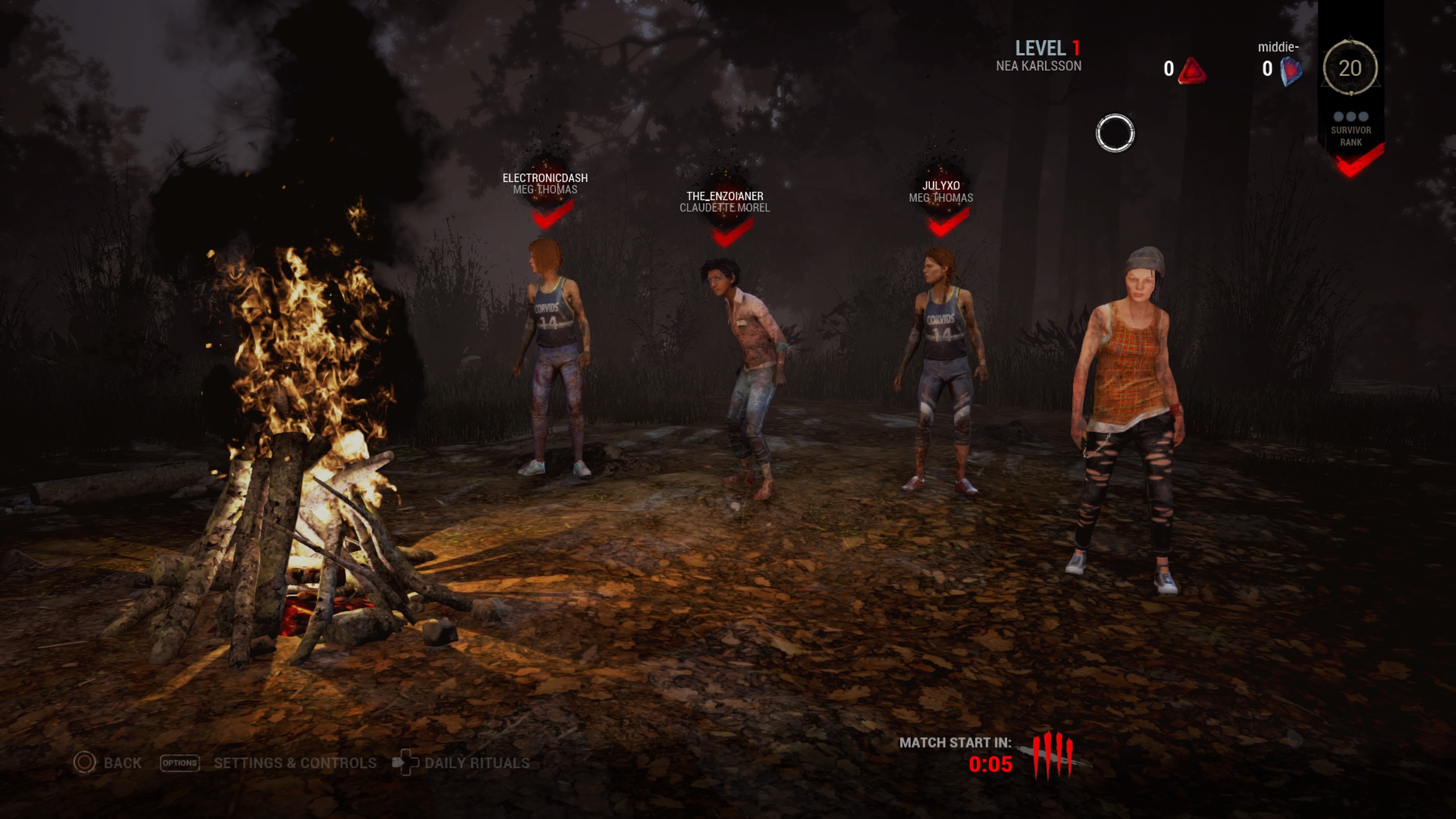Select The_Enzoianer's player name tag

tap(725, 196)
